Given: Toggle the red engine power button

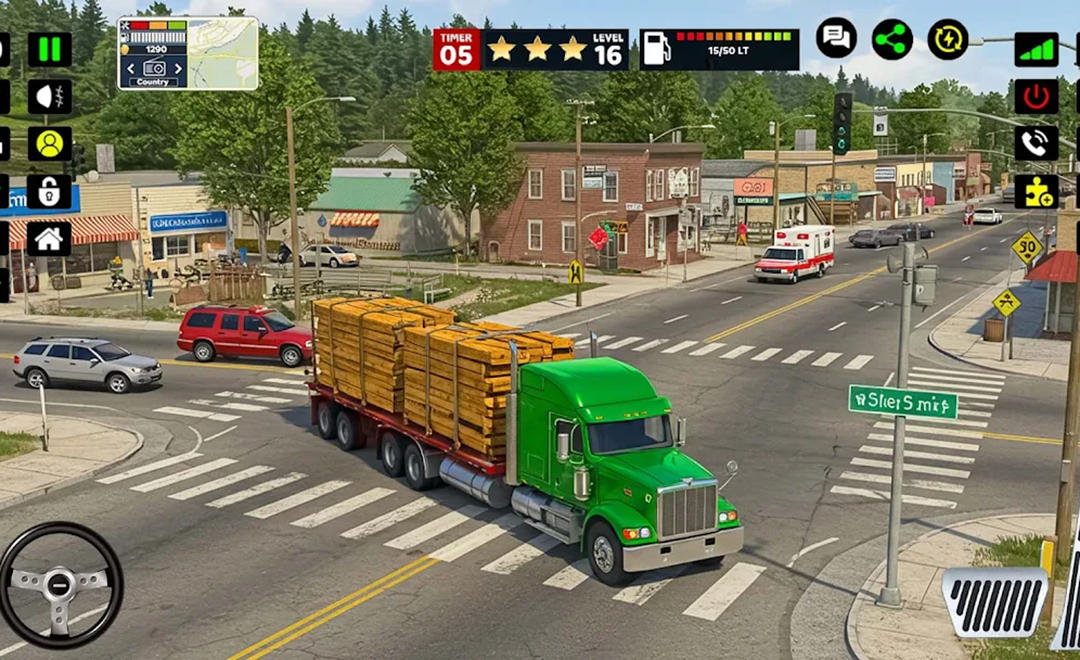Looking at the screenshot, I should pyautogui.click(x=1036, y=96).
